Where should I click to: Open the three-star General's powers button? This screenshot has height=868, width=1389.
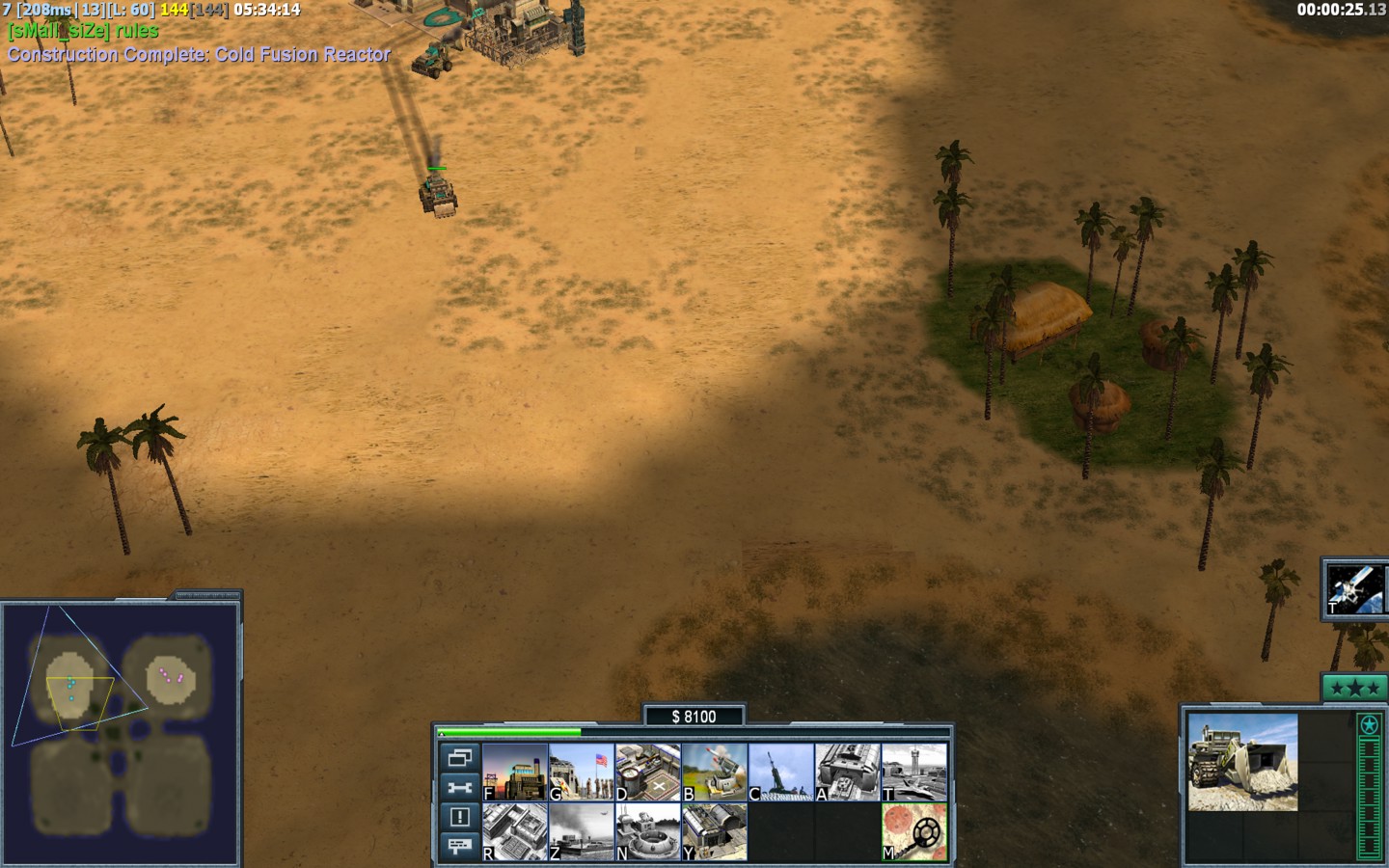point(1354,688)
